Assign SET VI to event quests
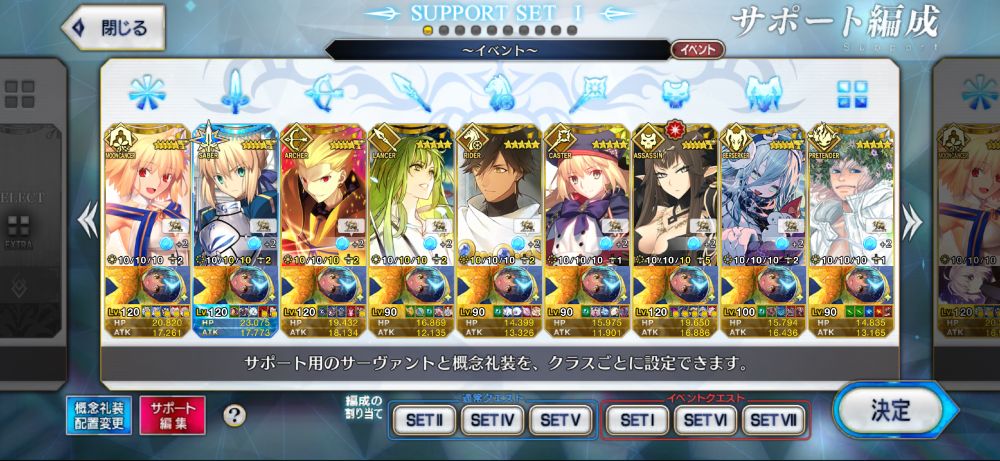1000x461 pixels. click(x=704, y=421)
